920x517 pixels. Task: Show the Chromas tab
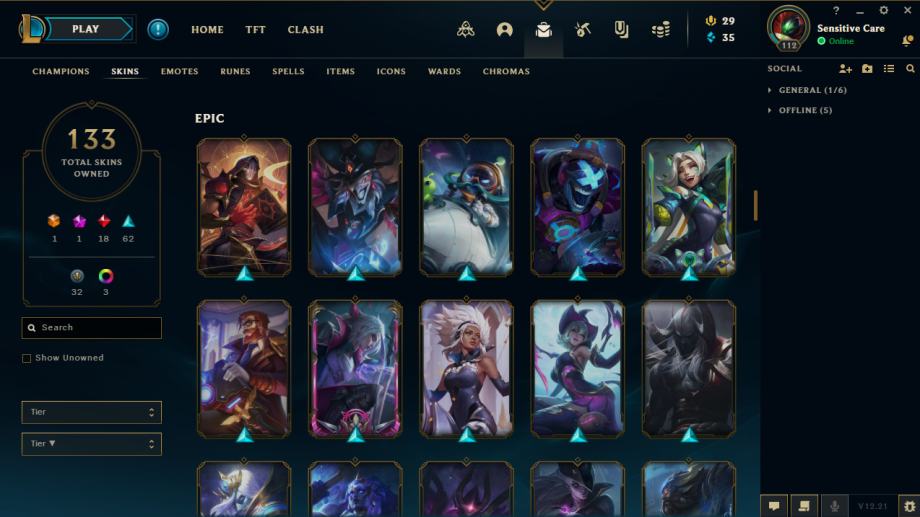(x=506, y=72)
